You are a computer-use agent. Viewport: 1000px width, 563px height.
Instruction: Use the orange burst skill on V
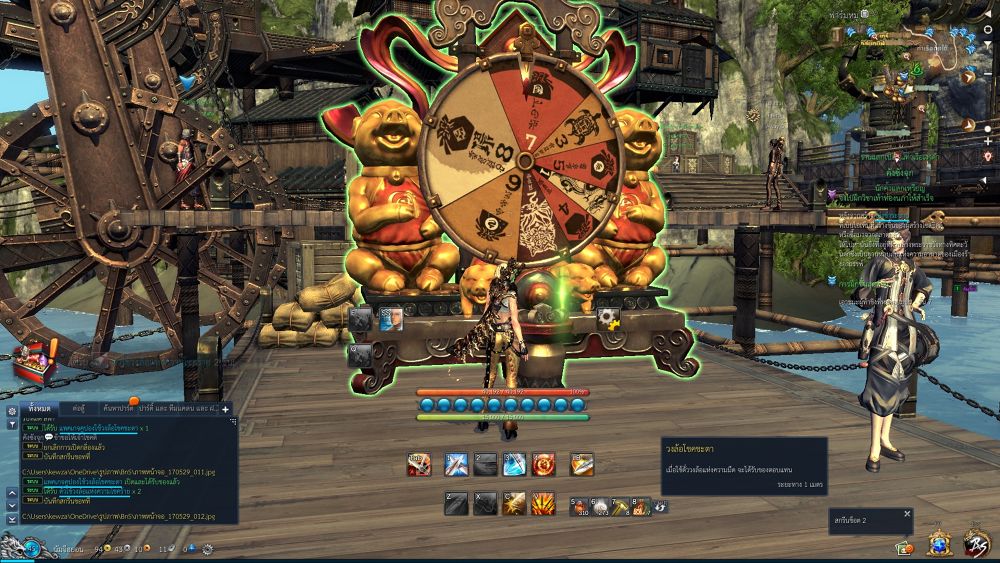pyautogui.click(x=544, y=504)
